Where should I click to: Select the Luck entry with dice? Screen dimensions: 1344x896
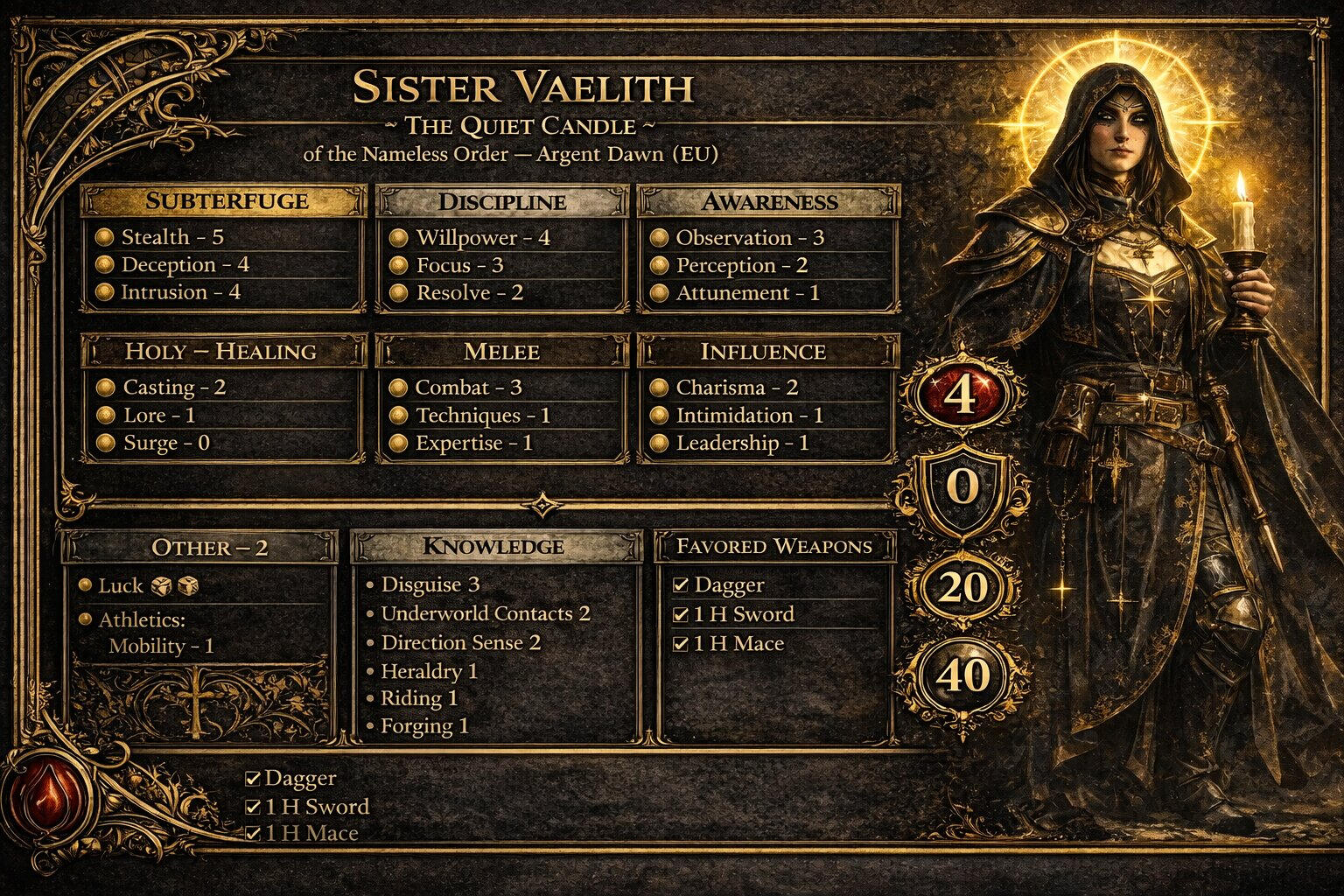(140, 586)
